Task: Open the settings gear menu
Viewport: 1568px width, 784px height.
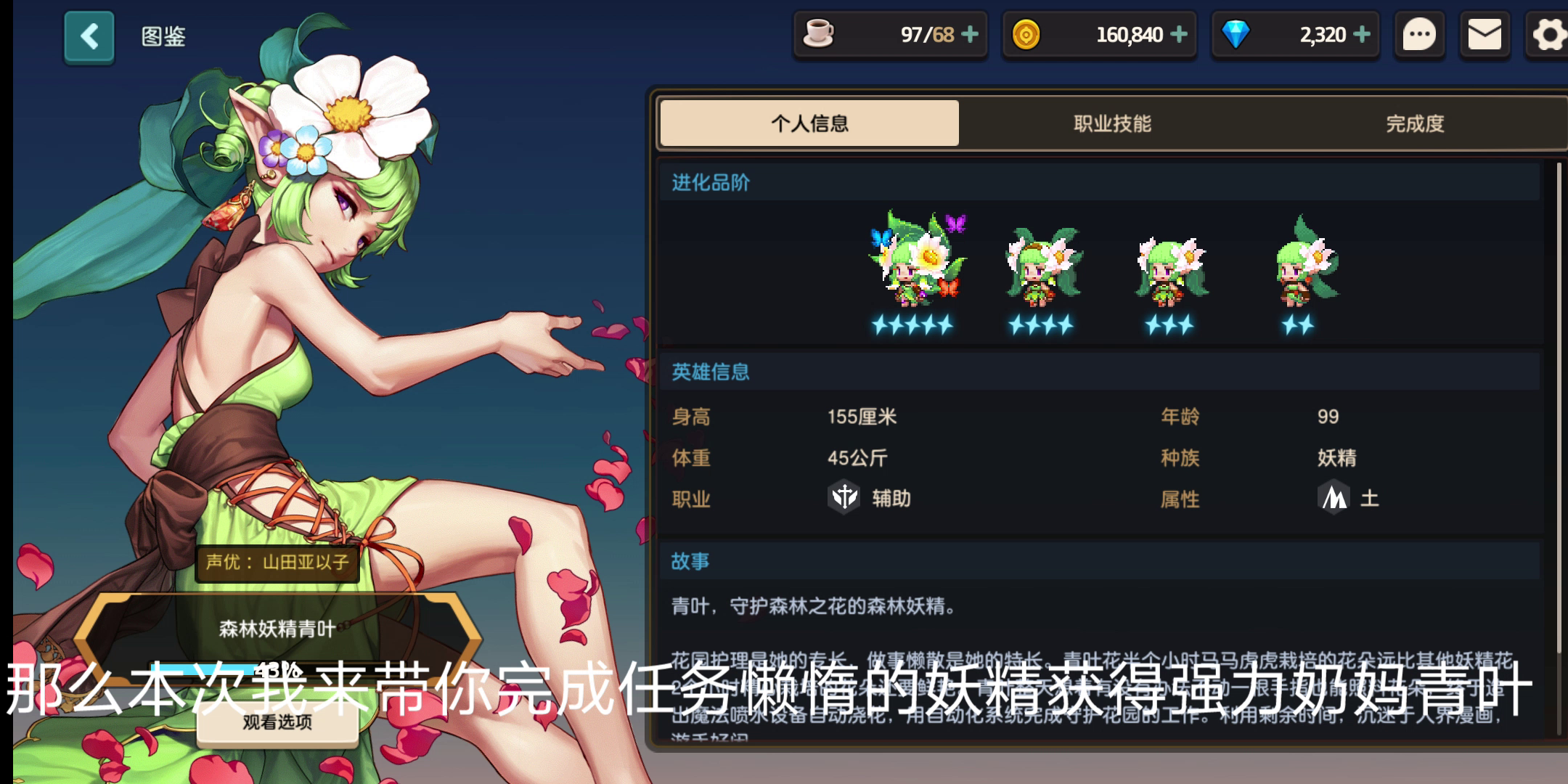Action: coord(1547,34)
